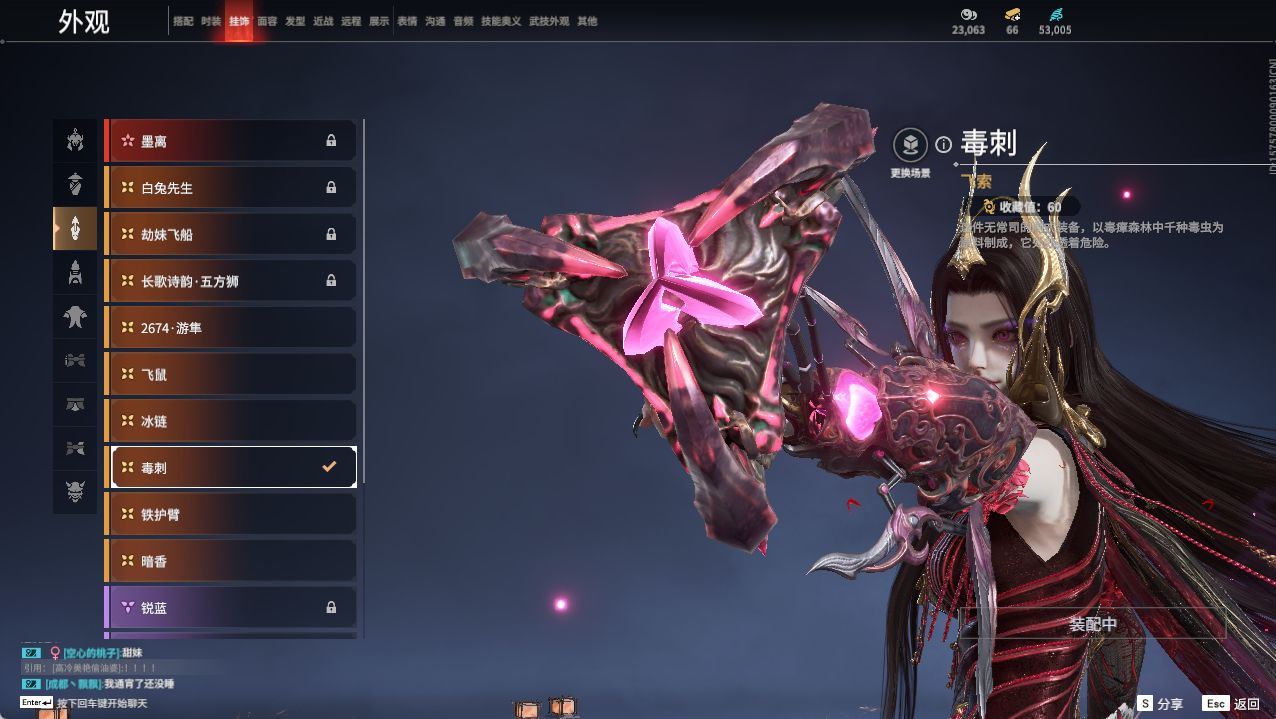Select the 劫妹飞船 list row
This screenshot has height=719, width=1276.
pos(230,234)
